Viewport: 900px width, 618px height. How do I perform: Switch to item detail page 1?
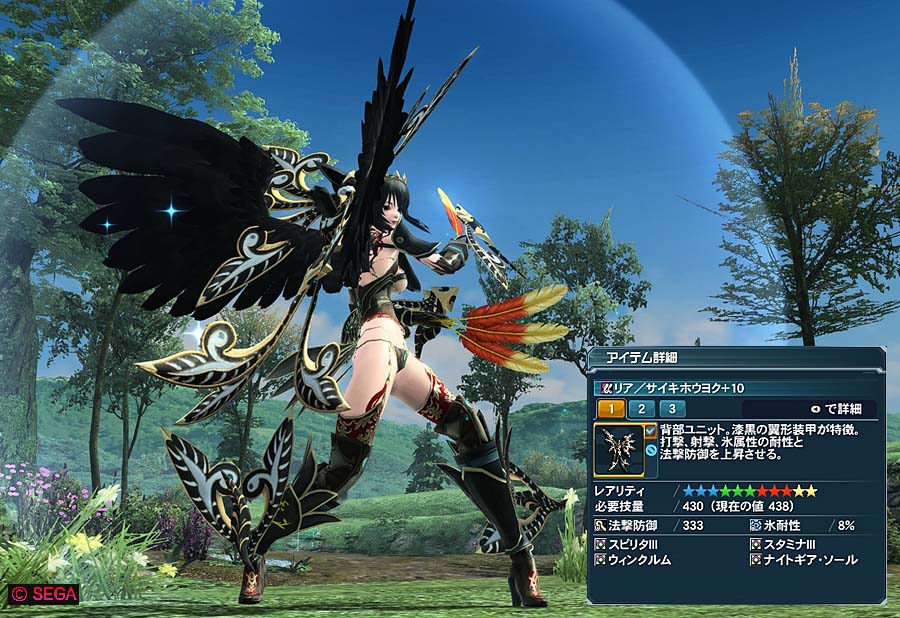tap(609, 409)
